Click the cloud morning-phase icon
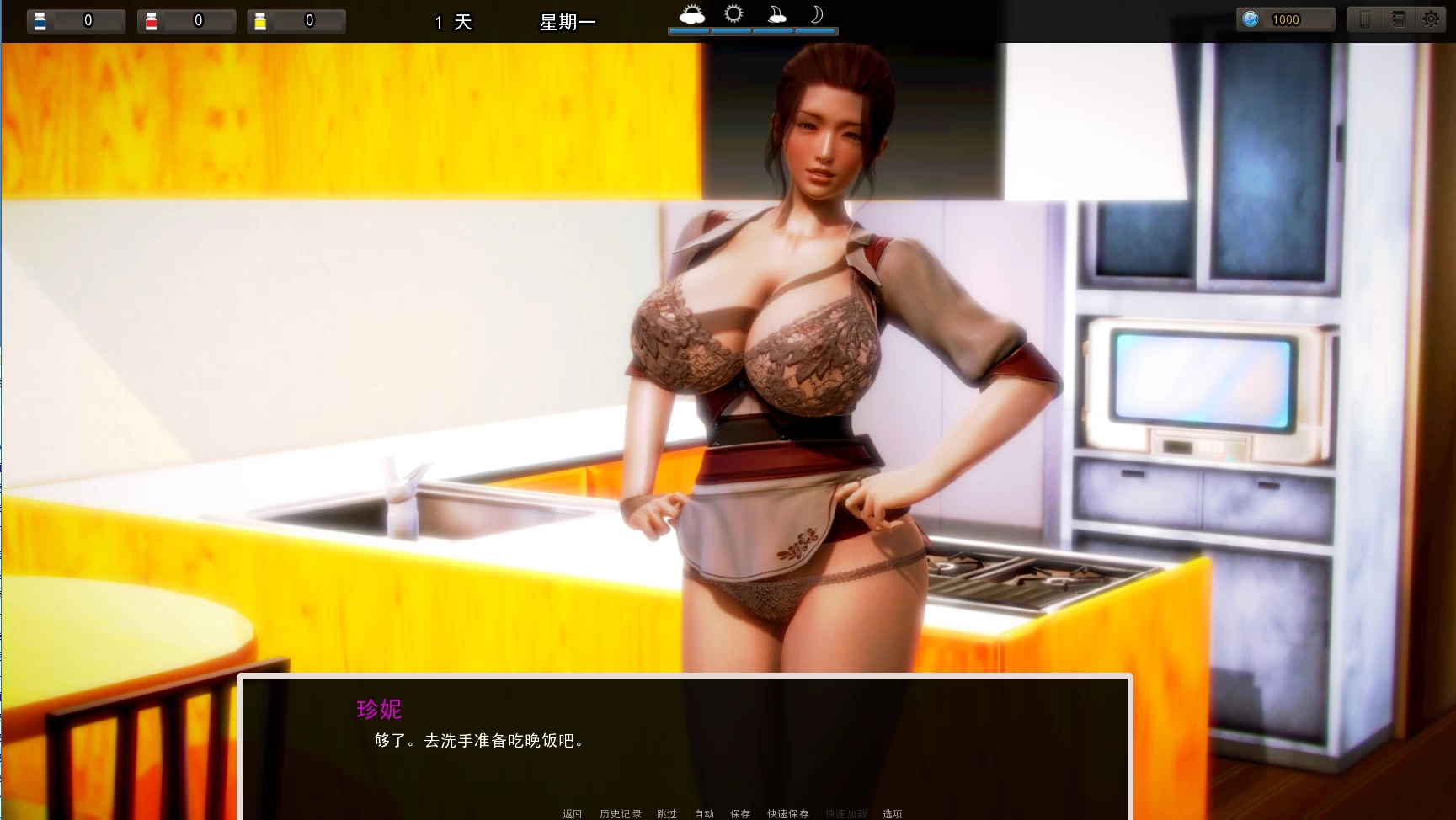 point(691,13)
